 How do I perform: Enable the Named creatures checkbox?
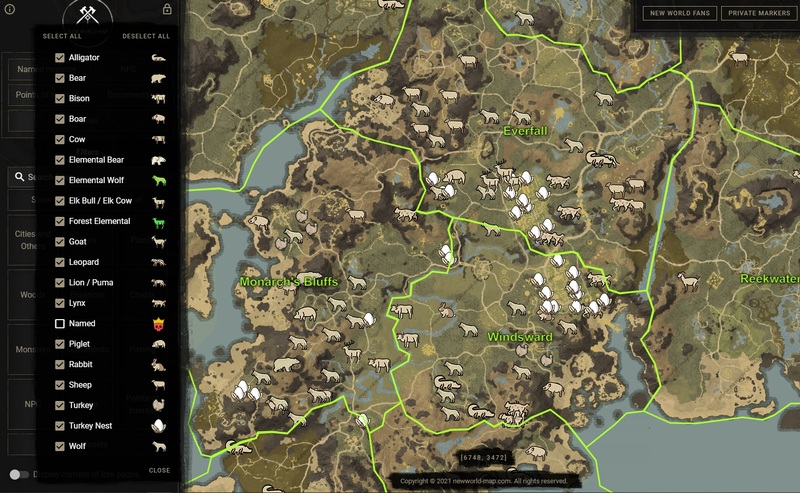[x=60, y=324]
